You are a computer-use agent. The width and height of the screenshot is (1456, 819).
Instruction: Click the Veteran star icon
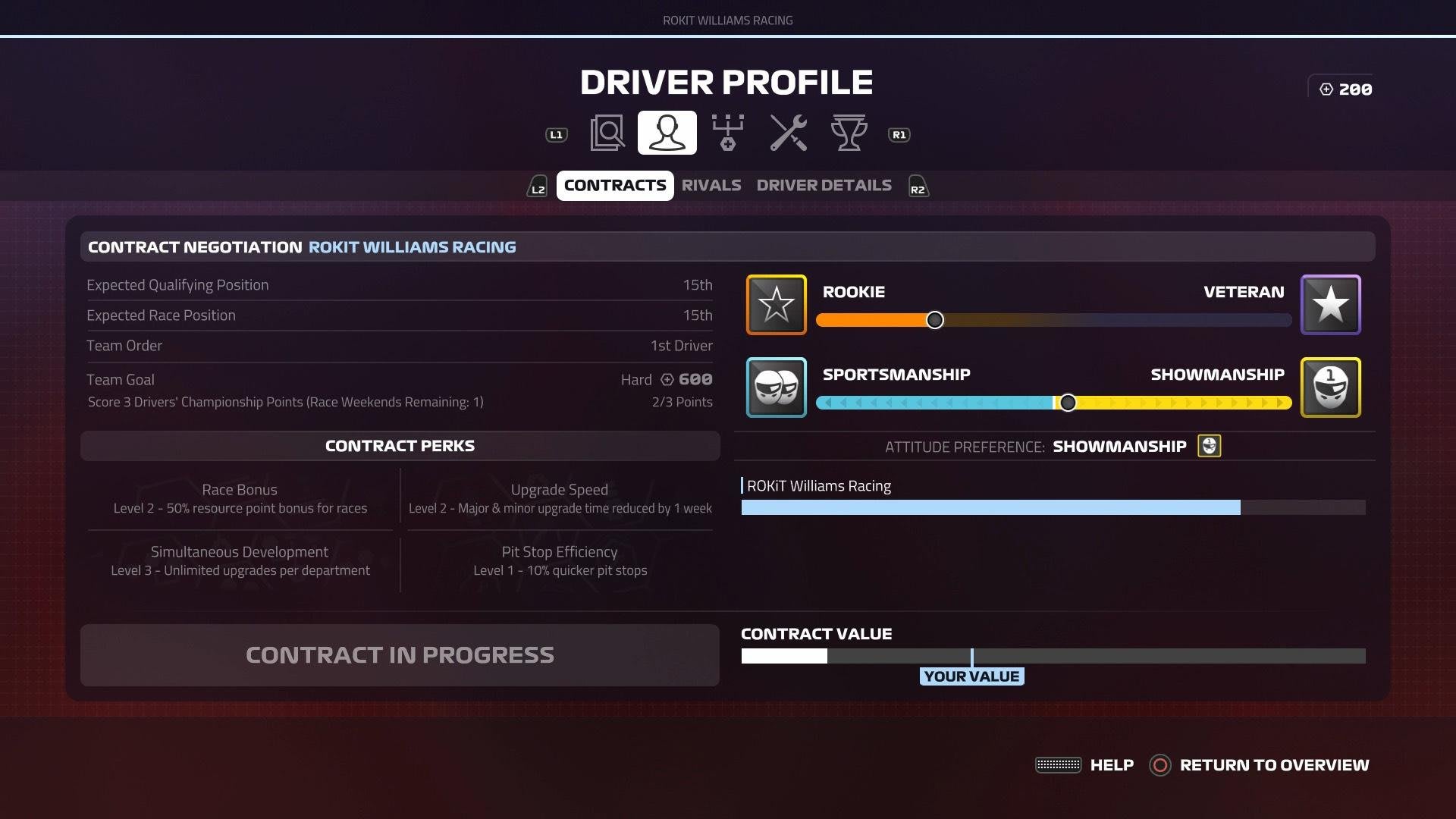pos(1330,305)
